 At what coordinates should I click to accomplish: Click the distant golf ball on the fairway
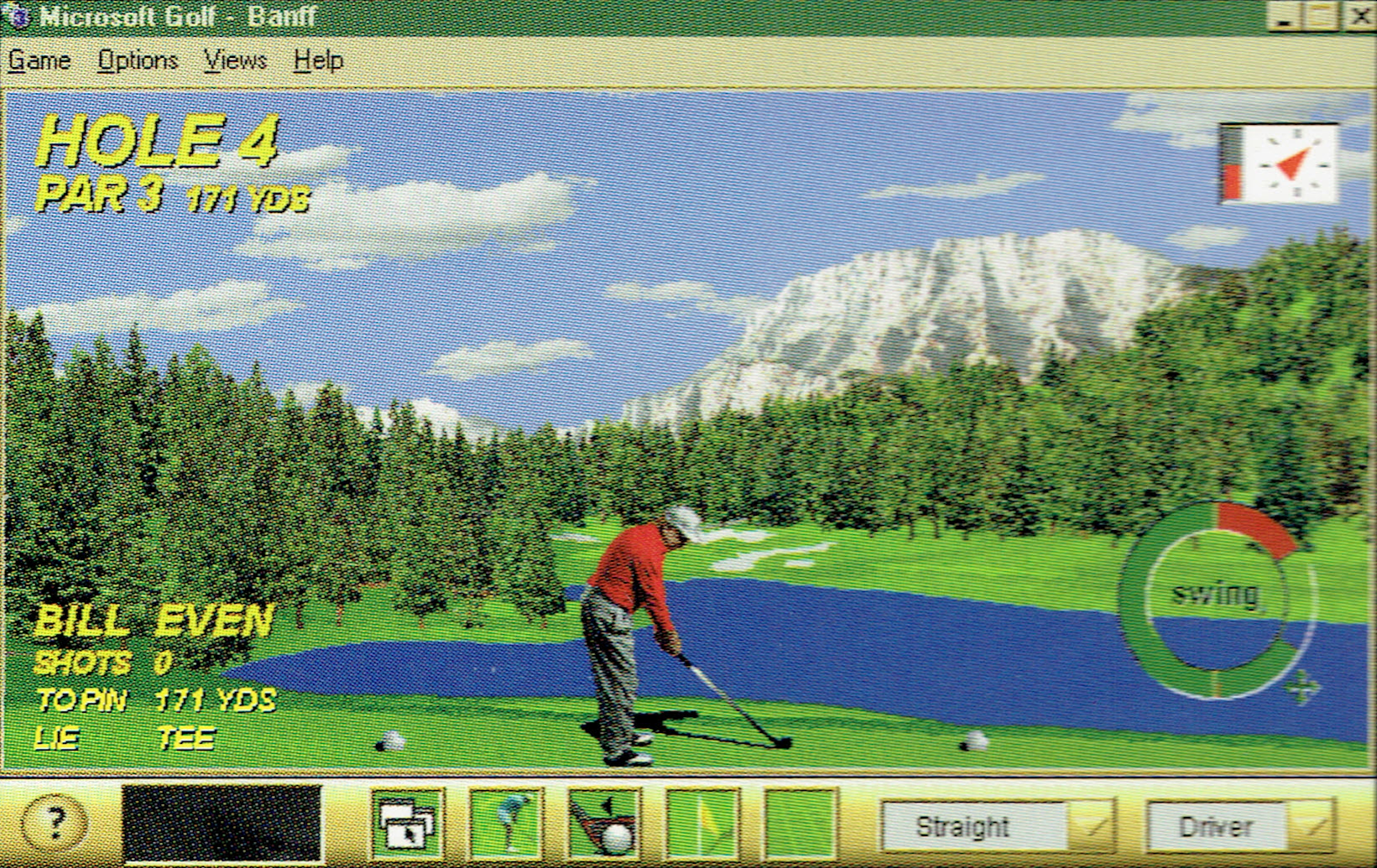click(x=973, y=738)
